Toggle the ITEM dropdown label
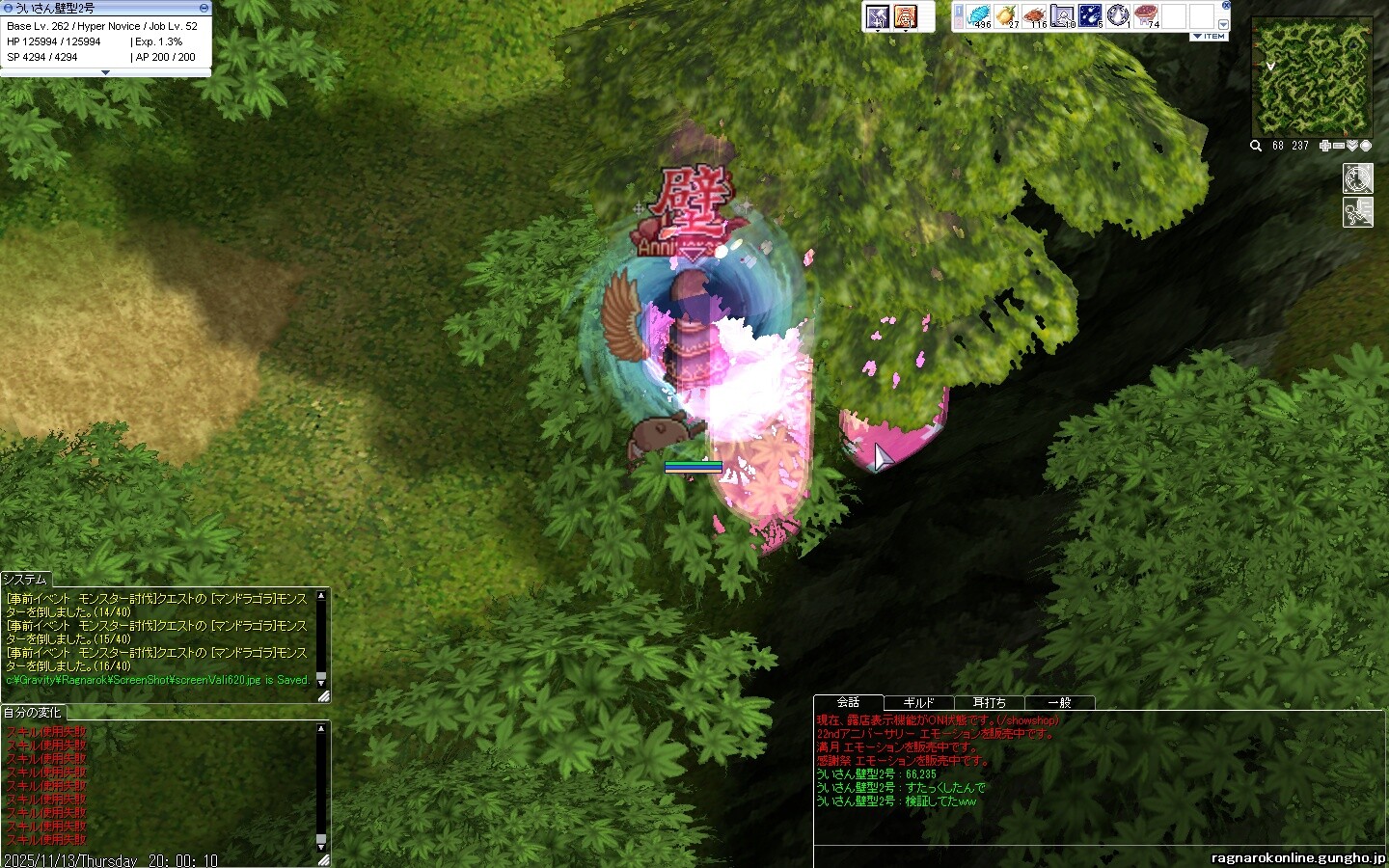1389x868 pixels. coord(1210,37)
